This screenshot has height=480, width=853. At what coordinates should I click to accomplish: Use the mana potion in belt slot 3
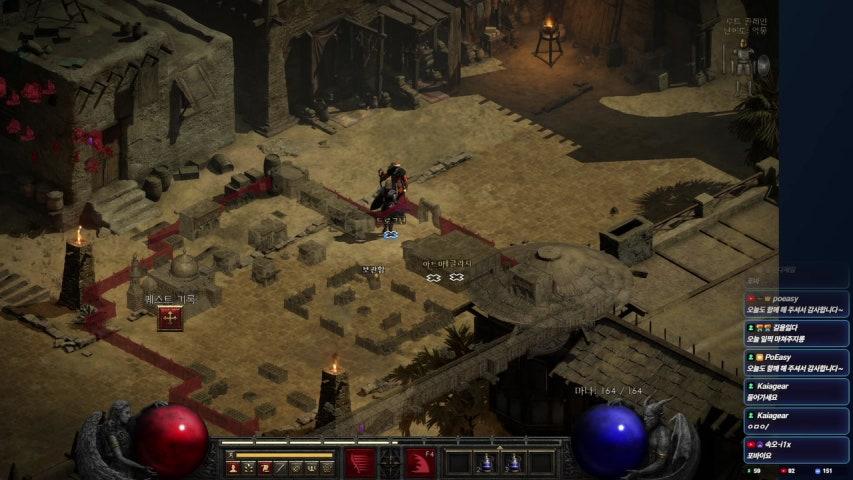(x=514, y=463)
